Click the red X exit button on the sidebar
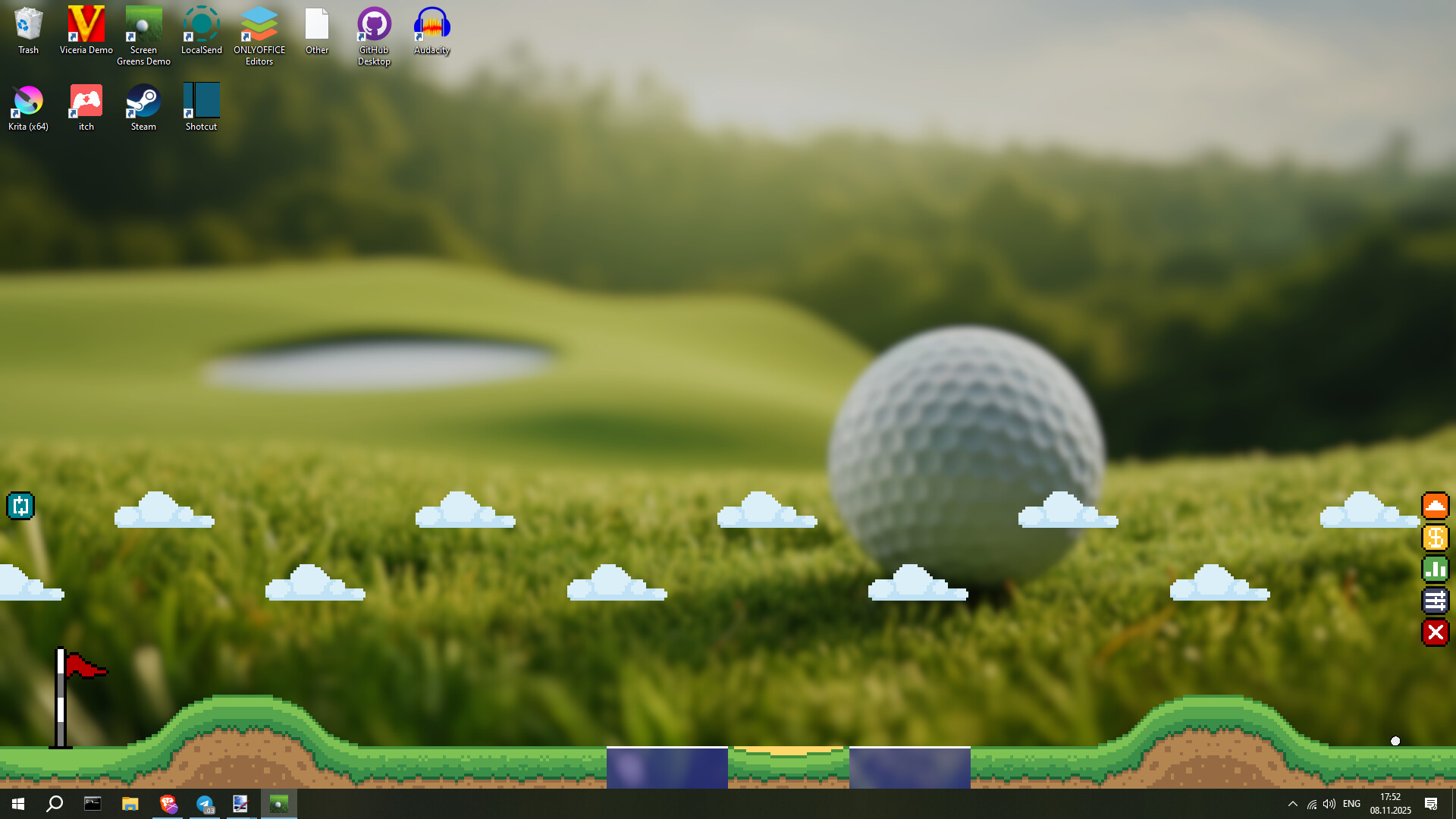Screen dimensions: 1456x819 click(1436, 633)
